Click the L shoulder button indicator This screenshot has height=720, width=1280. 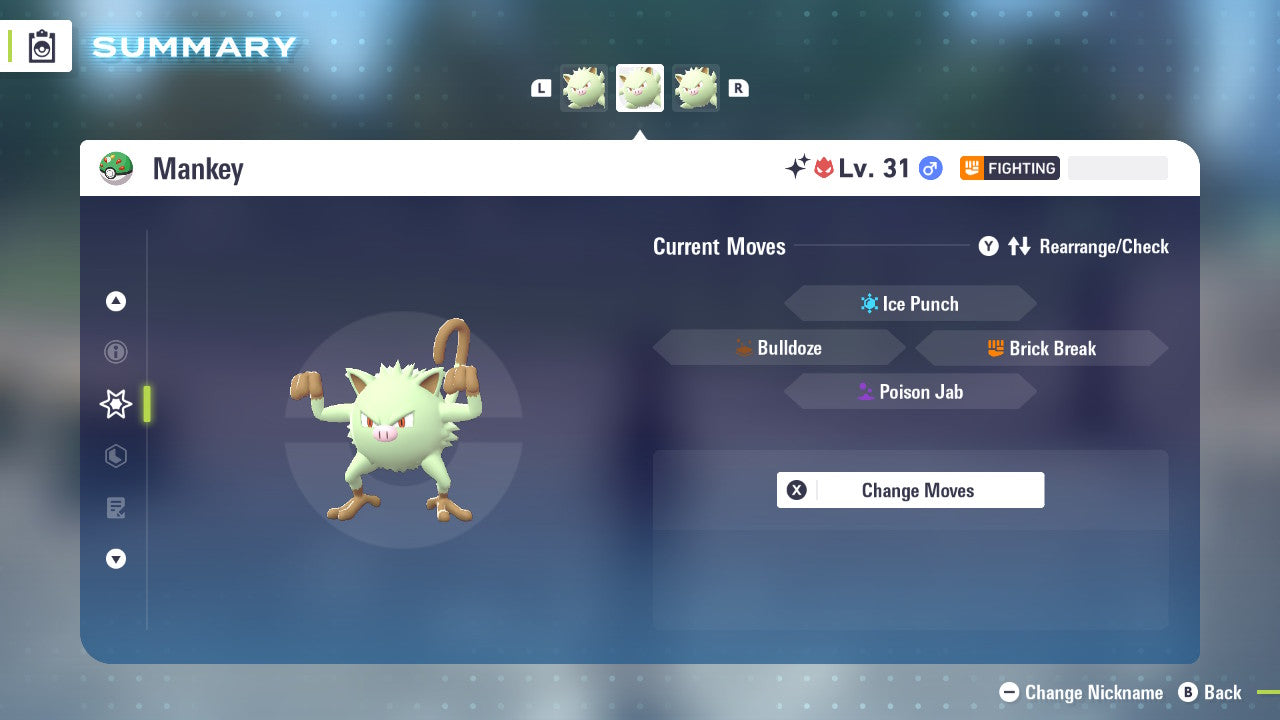(541, 88)
